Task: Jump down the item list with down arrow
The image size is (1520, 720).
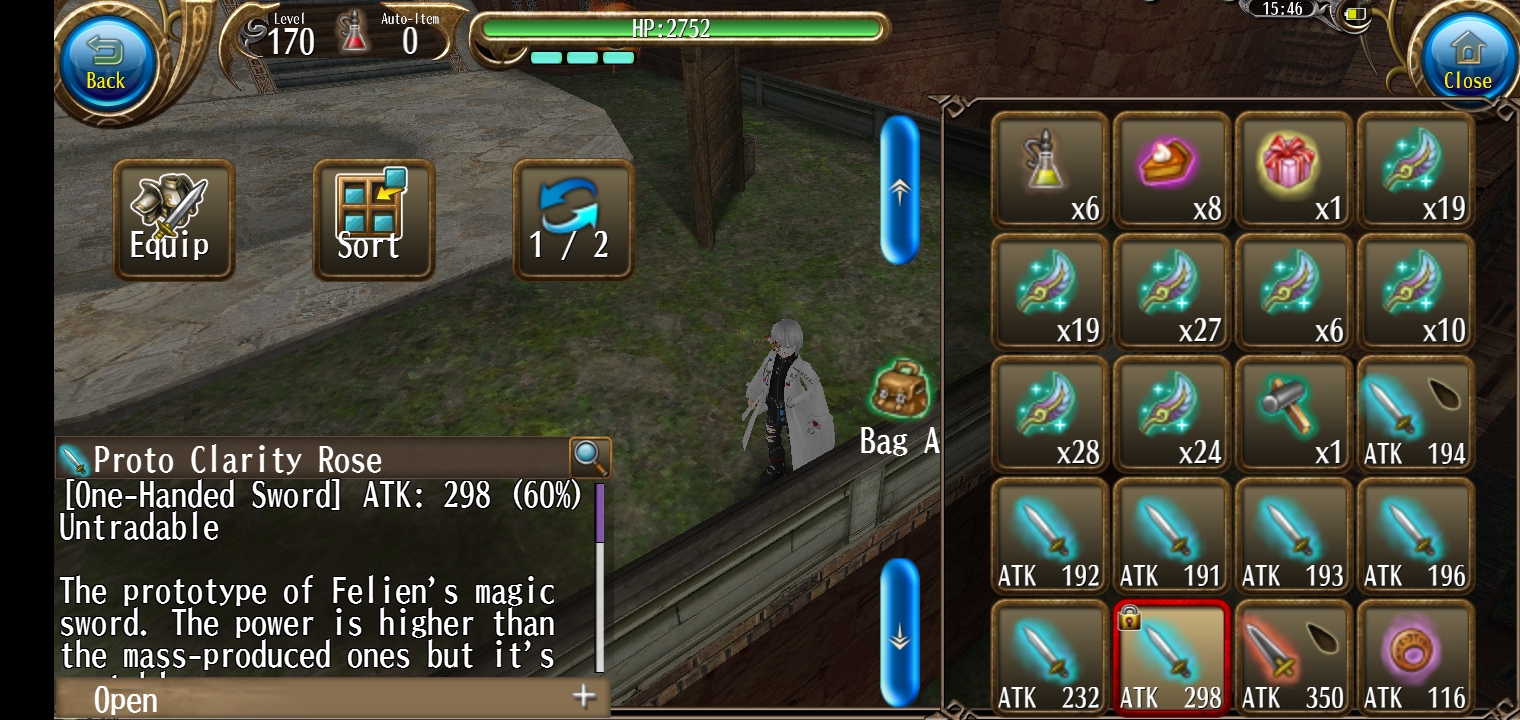Action: pos(900,632)
